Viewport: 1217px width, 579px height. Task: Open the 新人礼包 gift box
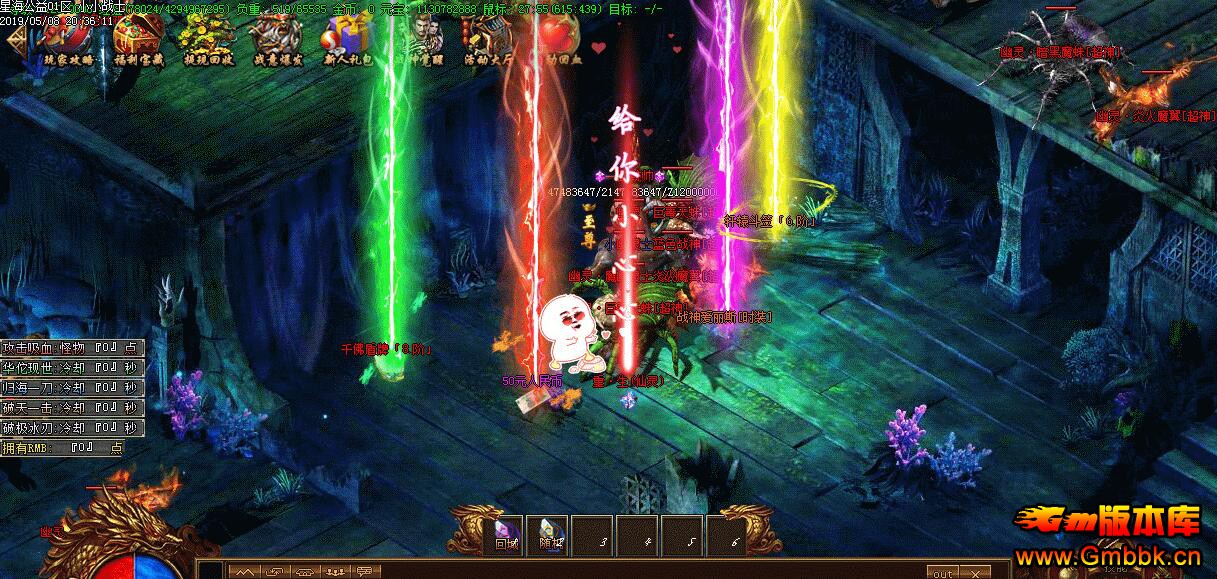pos(346,38)
